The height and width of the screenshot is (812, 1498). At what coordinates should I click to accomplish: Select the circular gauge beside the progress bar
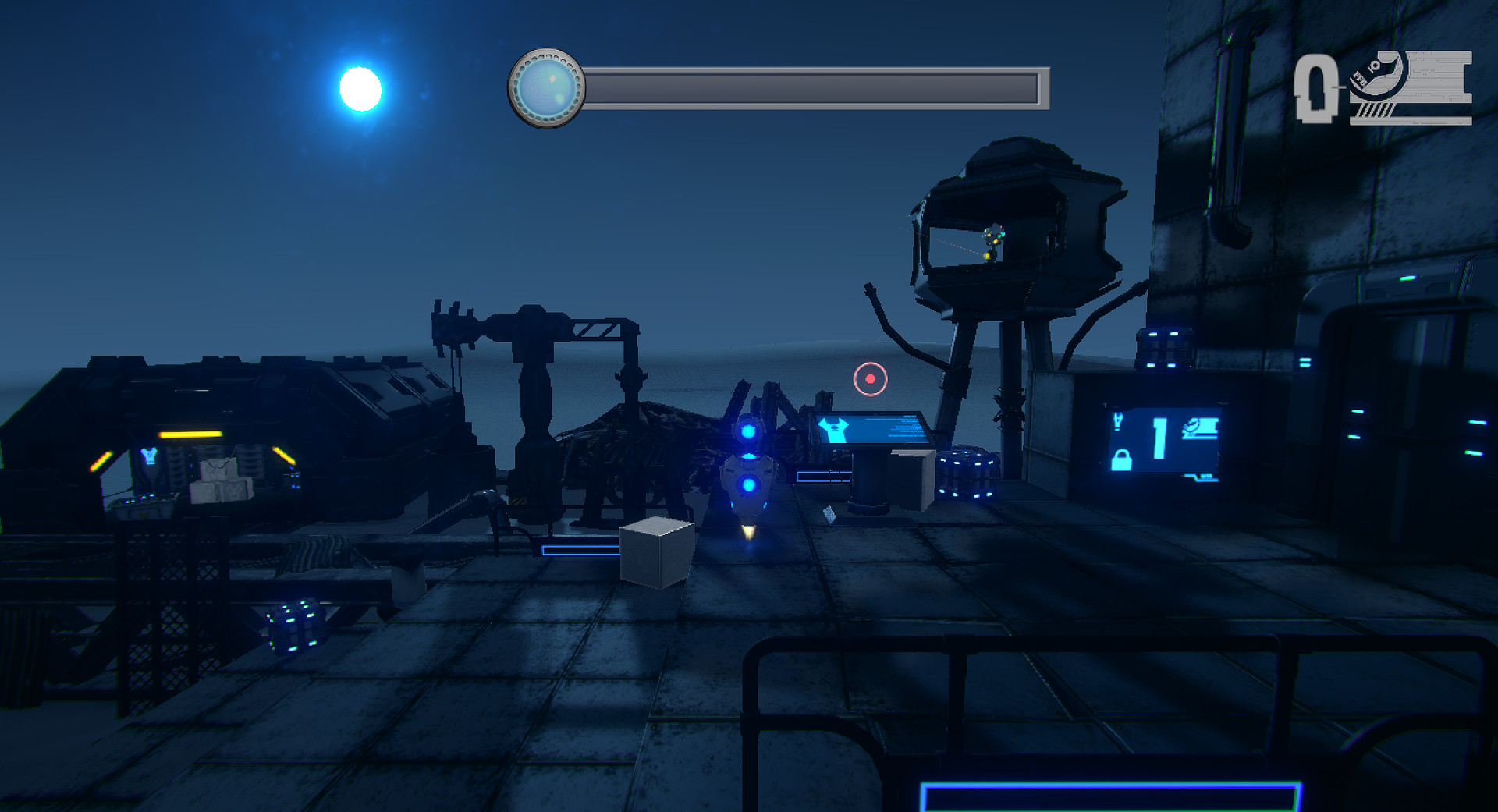(x=547, y=86)
